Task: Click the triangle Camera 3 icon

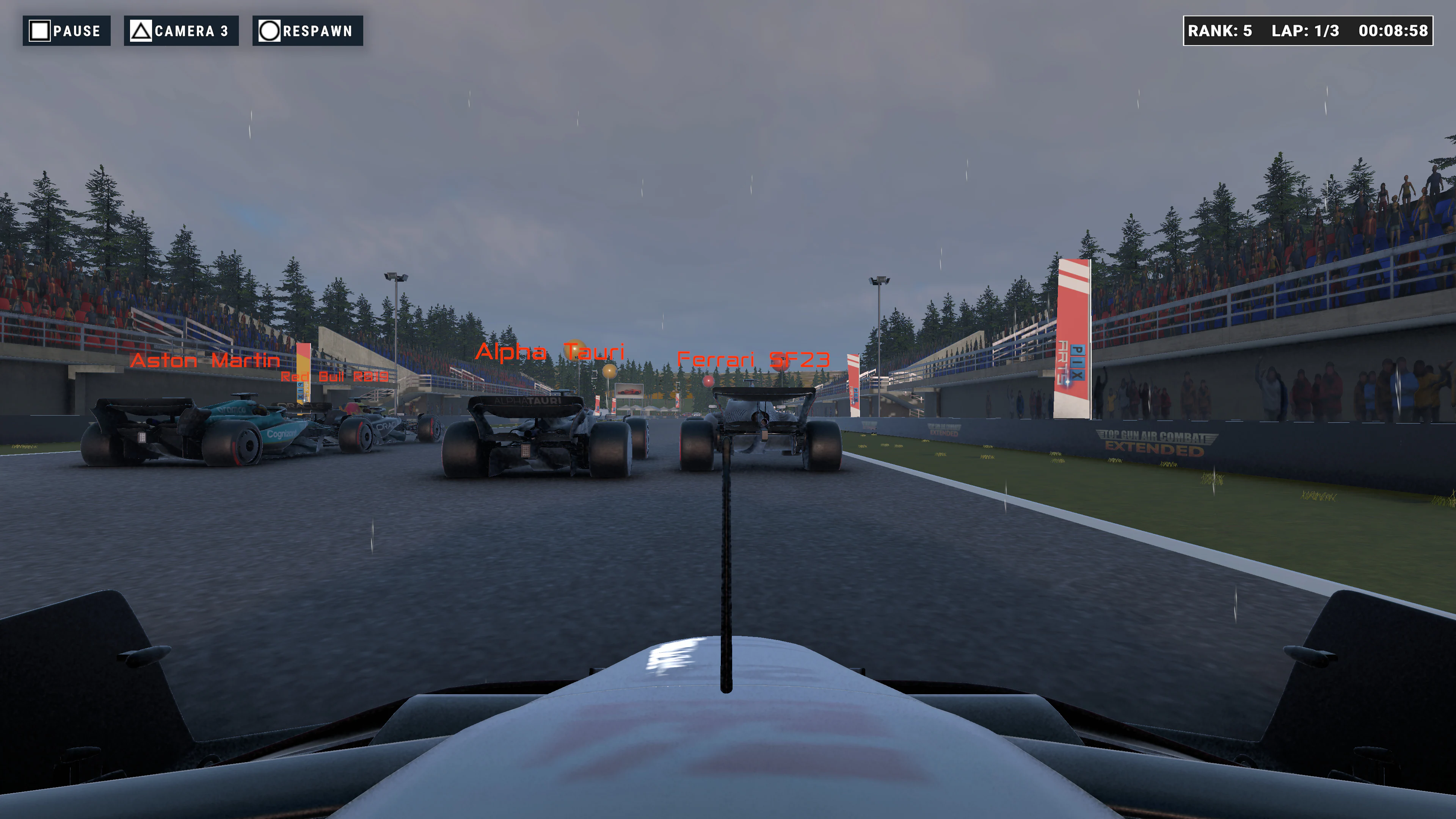Action: point(141,31)
